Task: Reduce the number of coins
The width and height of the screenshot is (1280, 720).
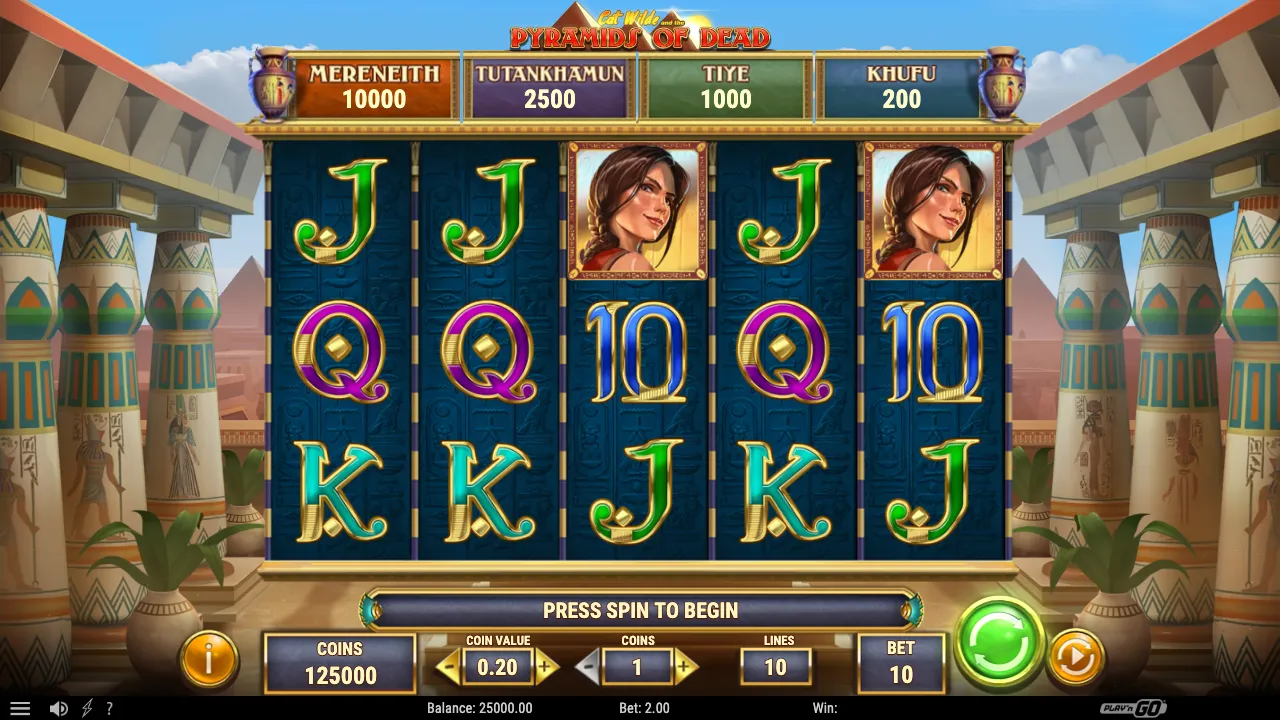Action: (589, 666)
